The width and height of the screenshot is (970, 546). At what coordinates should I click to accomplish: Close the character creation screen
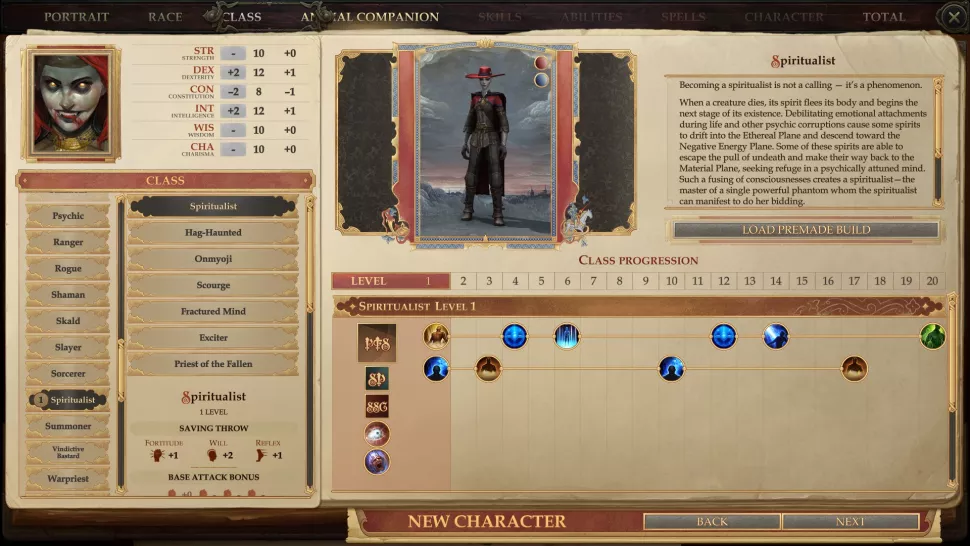(953, 17)
